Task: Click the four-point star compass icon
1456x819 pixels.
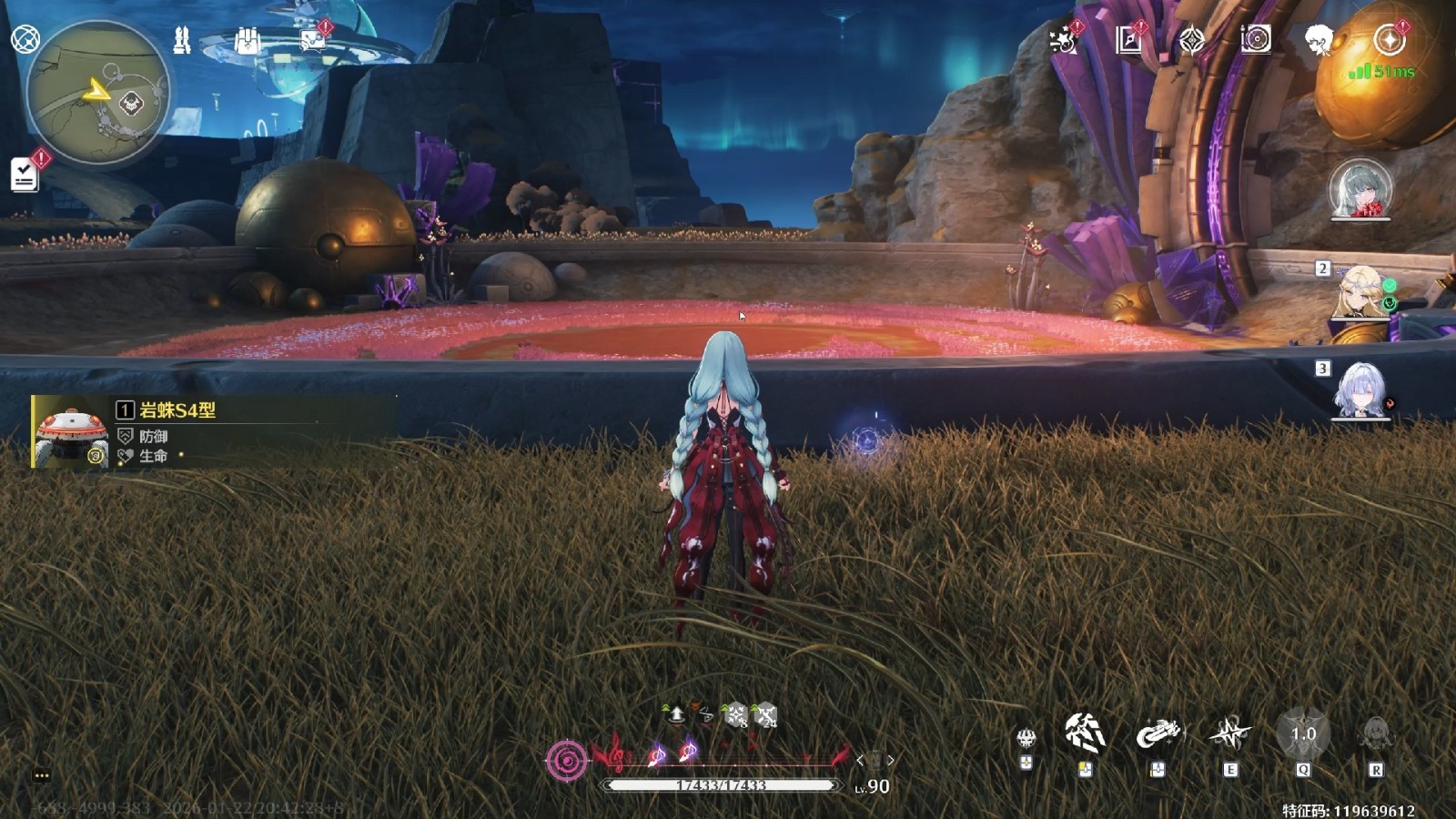Action: point(1191,40)
